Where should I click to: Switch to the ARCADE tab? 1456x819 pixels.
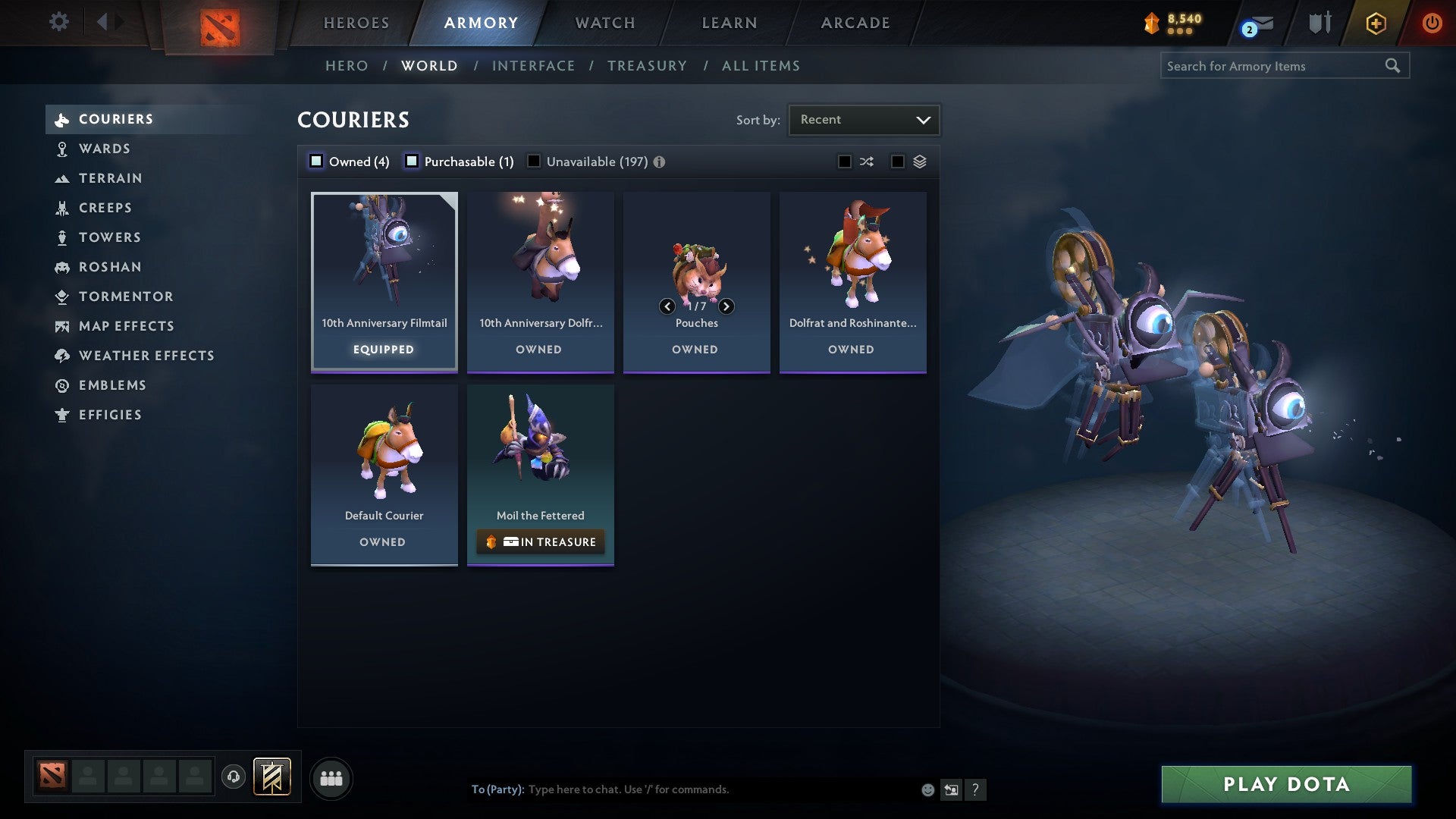(x=854, y=23)
